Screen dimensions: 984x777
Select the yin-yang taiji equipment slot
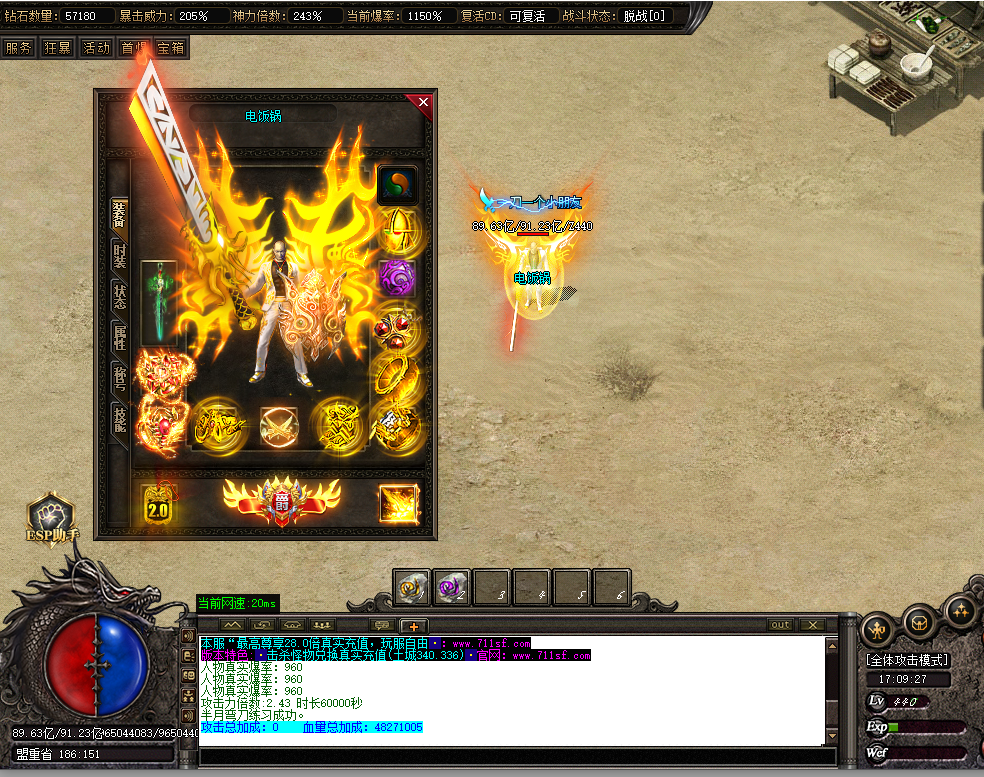pyautogui.click(x=396, y=185)
